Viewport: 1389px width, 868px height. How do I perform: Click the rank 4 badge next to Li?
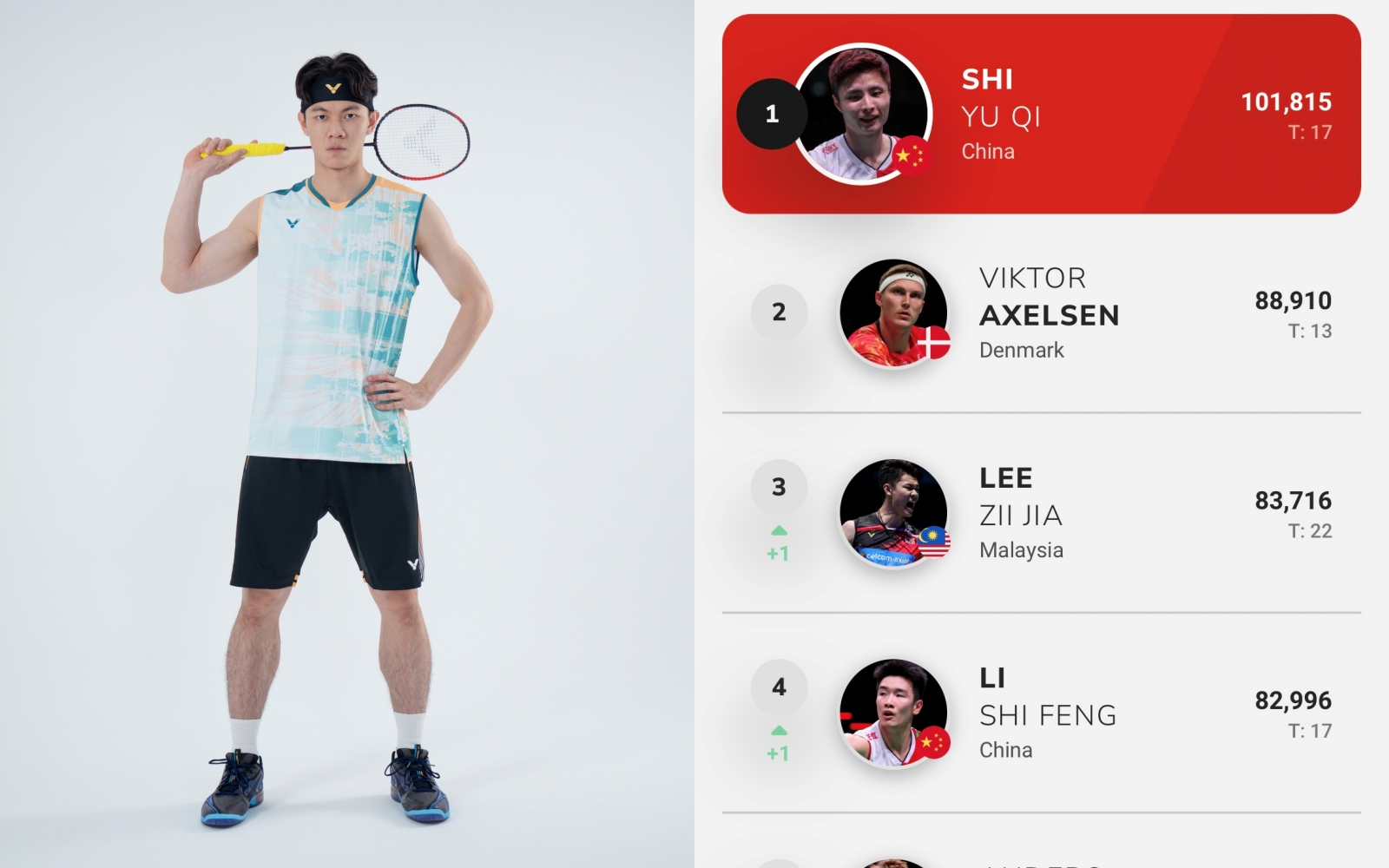pyautogui.click(x=779, y=686)
